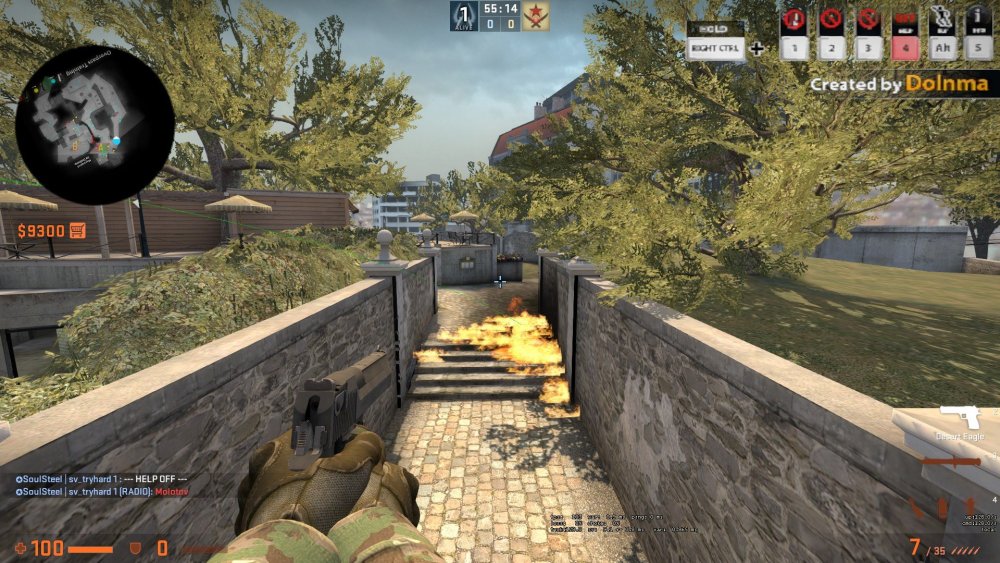
Task: Click the Counter-Terrorist team icon at top
Action: (x=464, y=15)
